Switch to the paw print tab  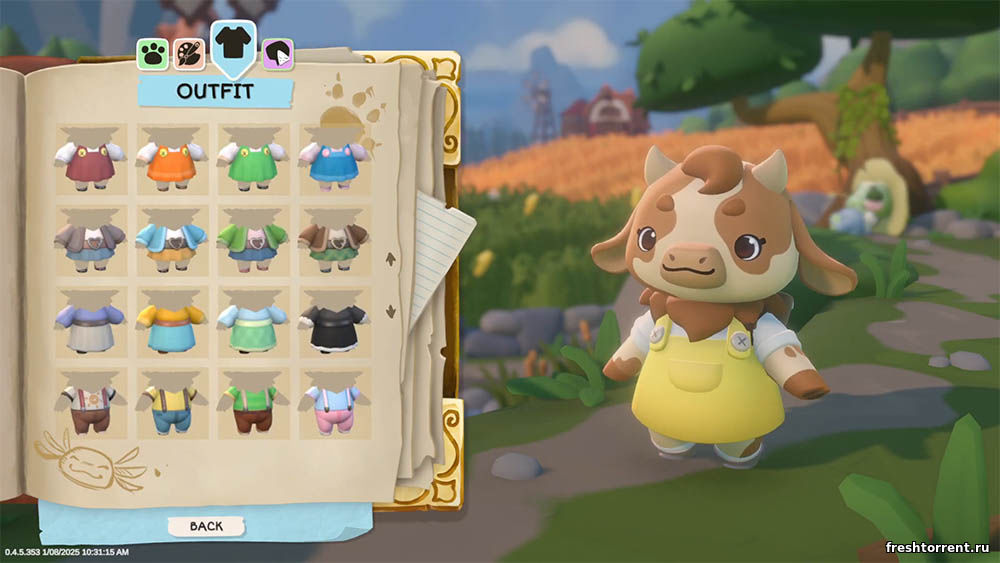click(x=153, y=53)
